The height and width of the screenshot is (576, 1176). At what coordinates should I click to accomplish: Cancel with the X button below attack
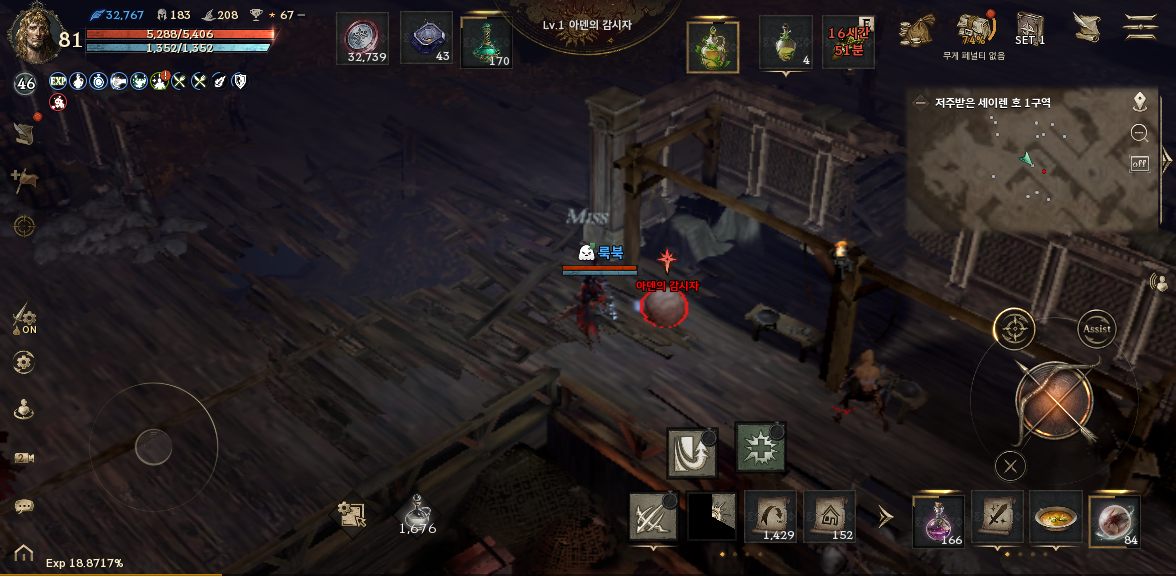[1011, 465]
